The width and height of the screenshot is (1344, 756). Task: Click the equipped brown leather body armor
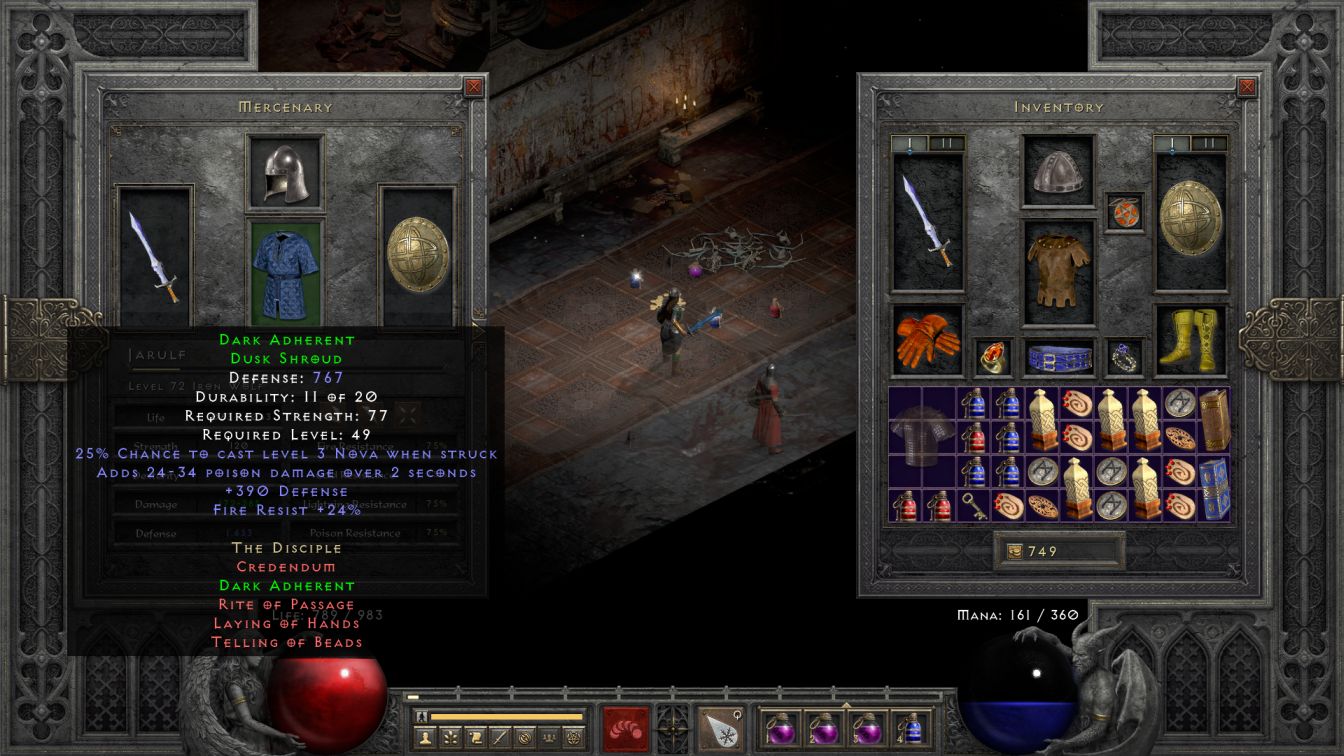(1058, 272)
